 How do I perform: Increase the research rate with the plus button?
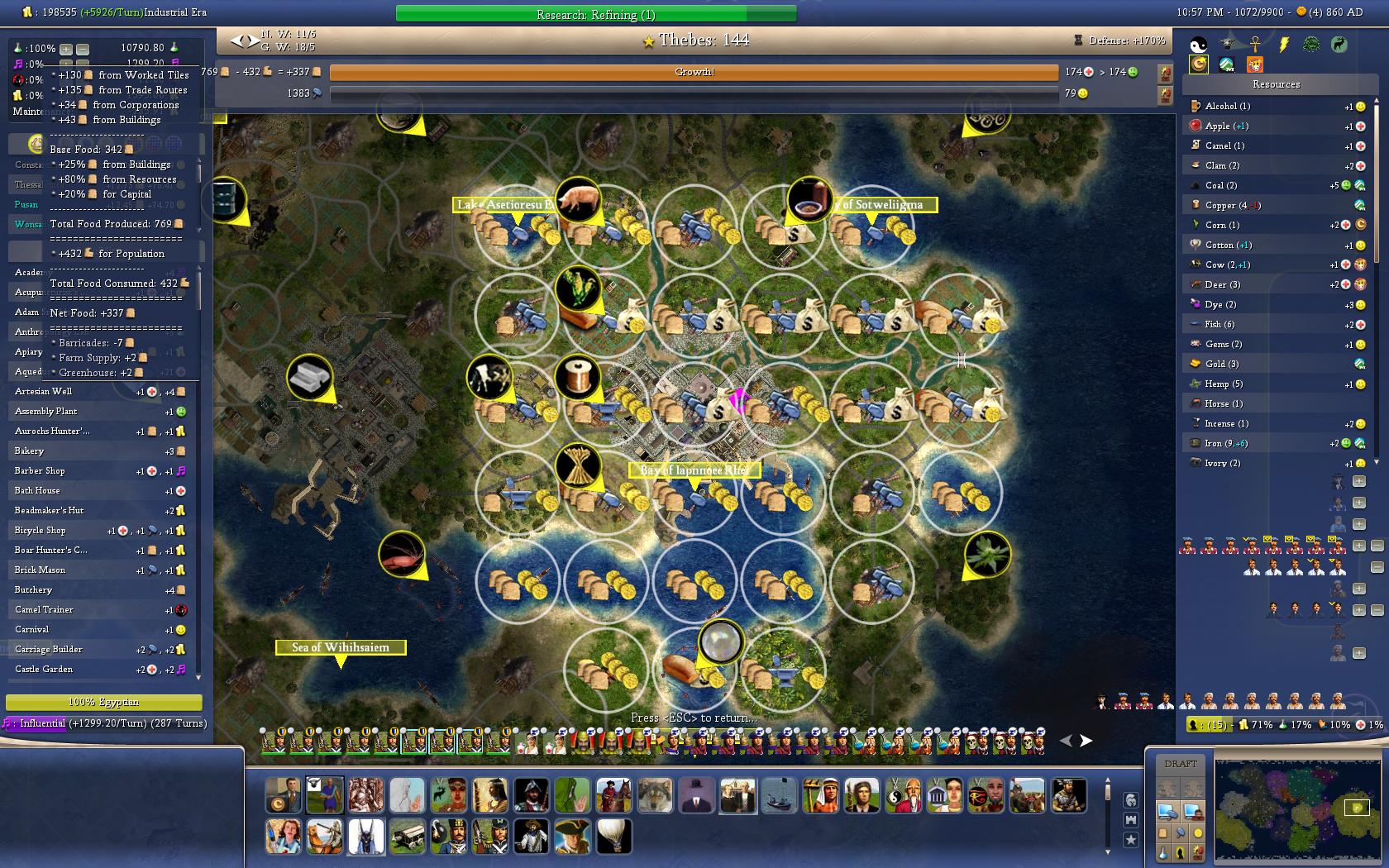66,49
